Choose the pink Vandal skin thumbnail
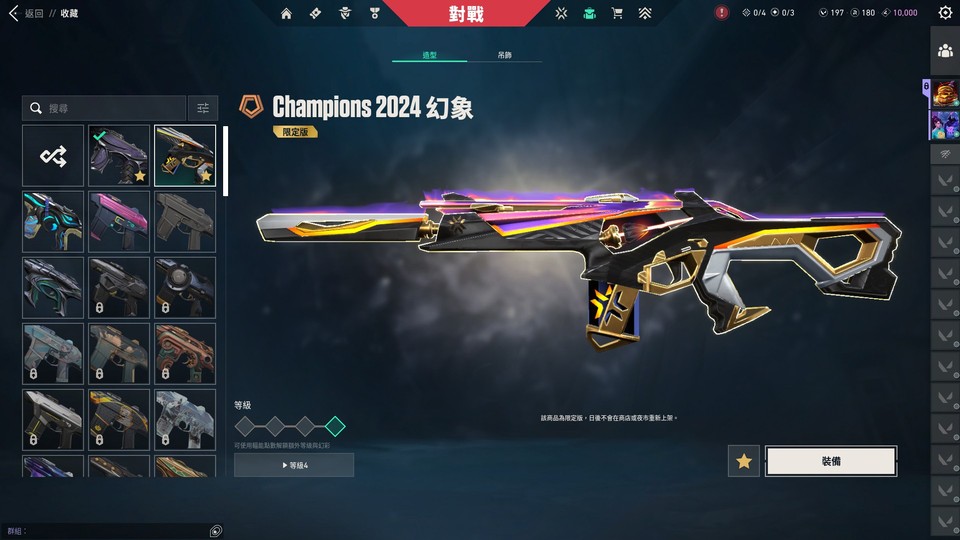Viewport: 960px width, 540px height. click(119, 221)
